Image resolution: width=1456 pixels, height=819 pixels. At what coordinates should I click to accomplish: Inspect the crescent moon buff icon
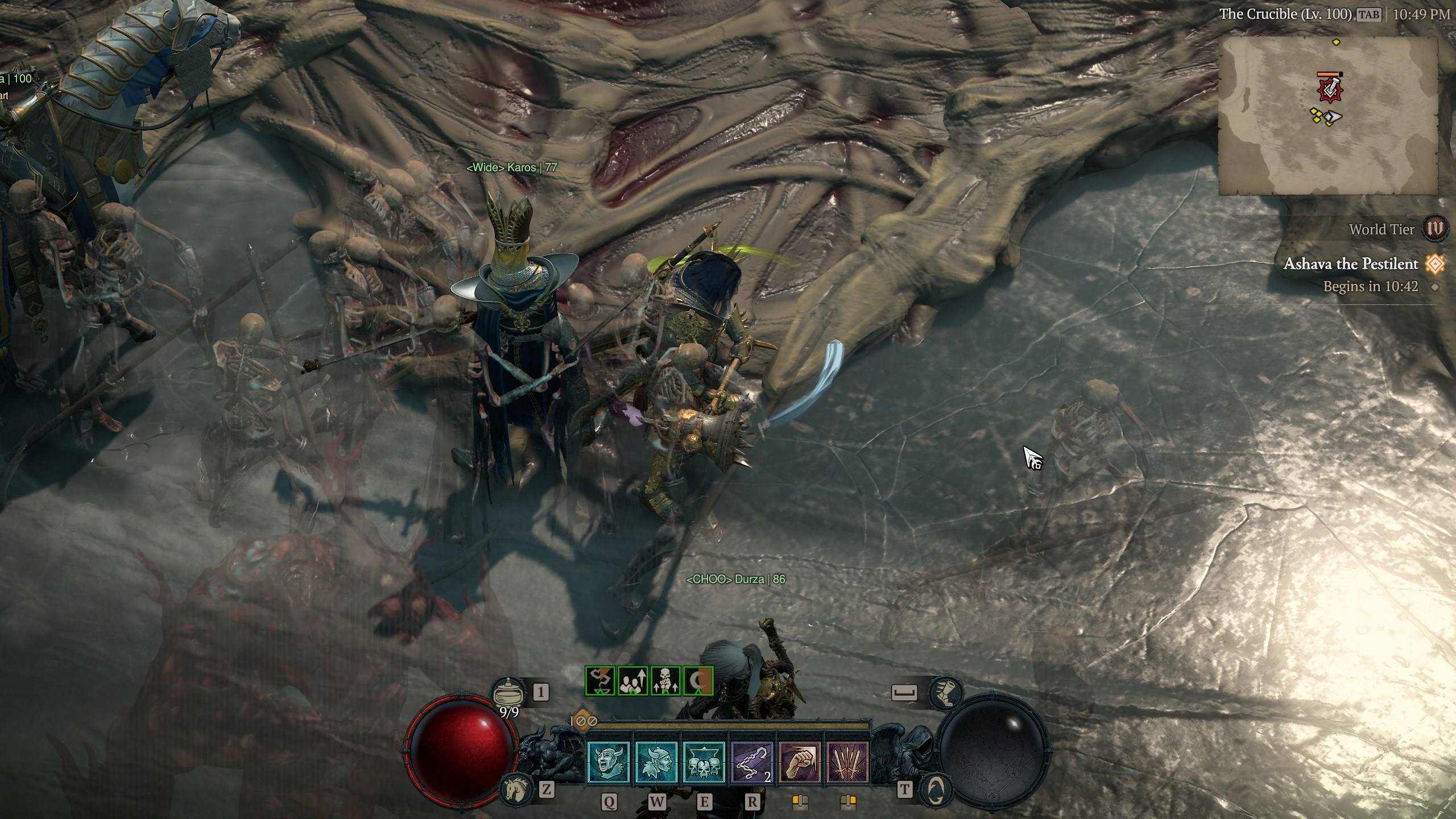[x=698, y=681]
